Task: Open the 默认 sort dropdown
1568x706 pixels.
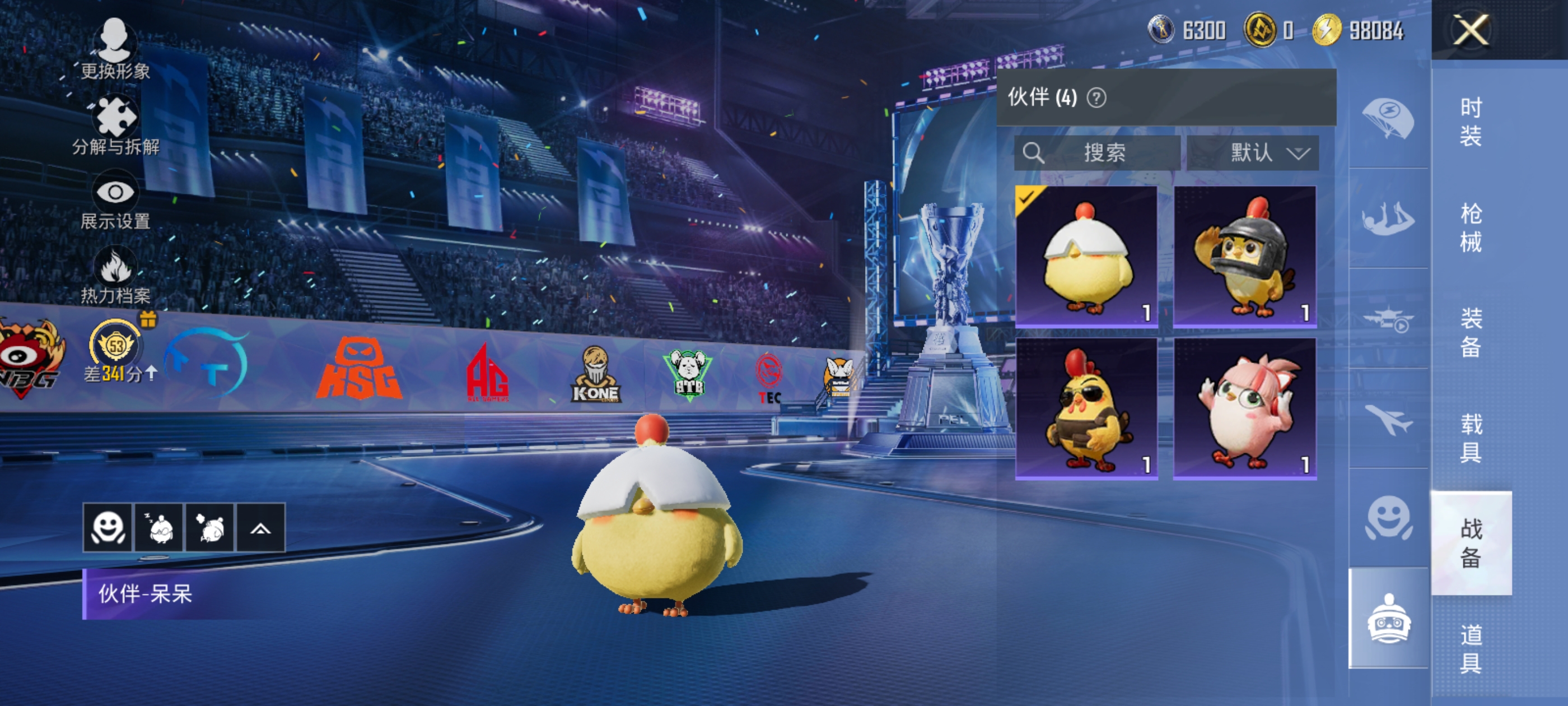Action: [x=1253, y=152]
